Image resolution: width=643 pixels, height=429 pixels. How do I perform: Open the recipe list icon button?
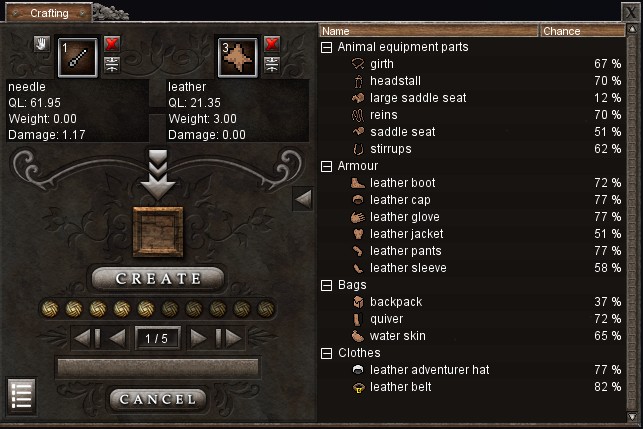point(22,395)
